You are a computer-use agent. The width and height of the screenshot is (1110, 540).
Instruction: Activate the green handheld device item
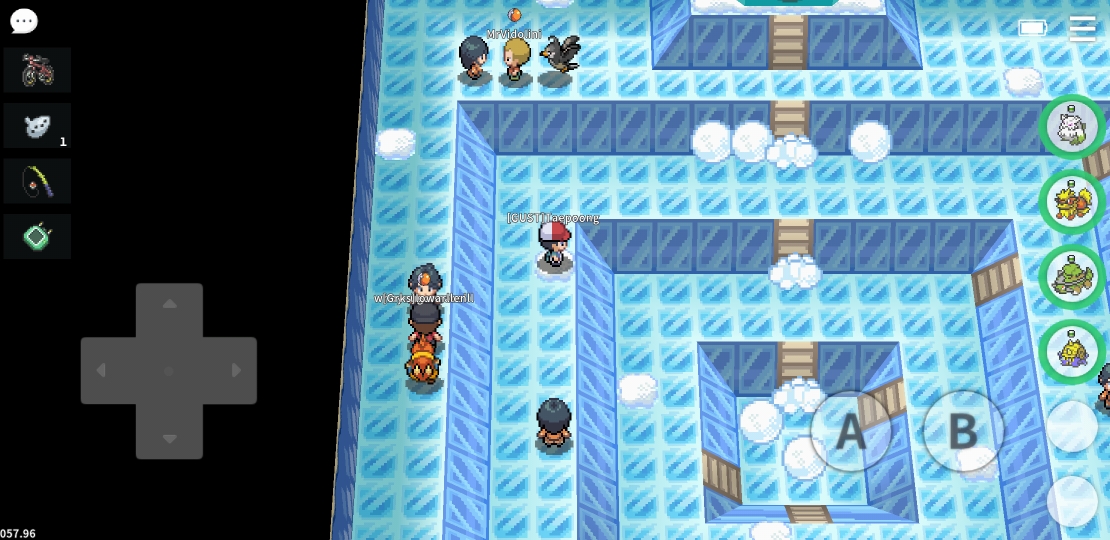click(x=37, y=237)
